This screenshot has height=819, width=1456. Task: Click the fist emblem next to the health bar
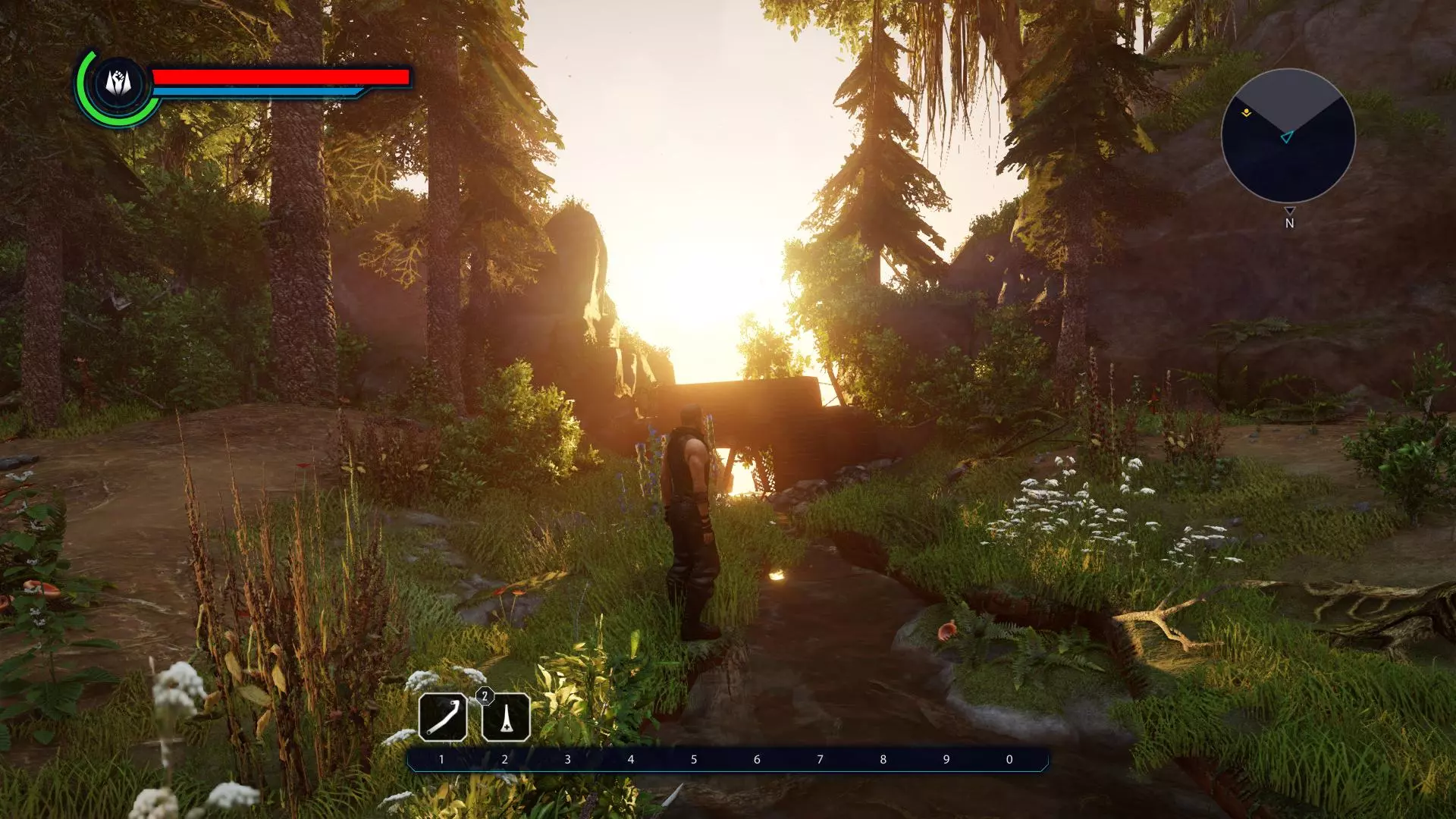point(118,83)
